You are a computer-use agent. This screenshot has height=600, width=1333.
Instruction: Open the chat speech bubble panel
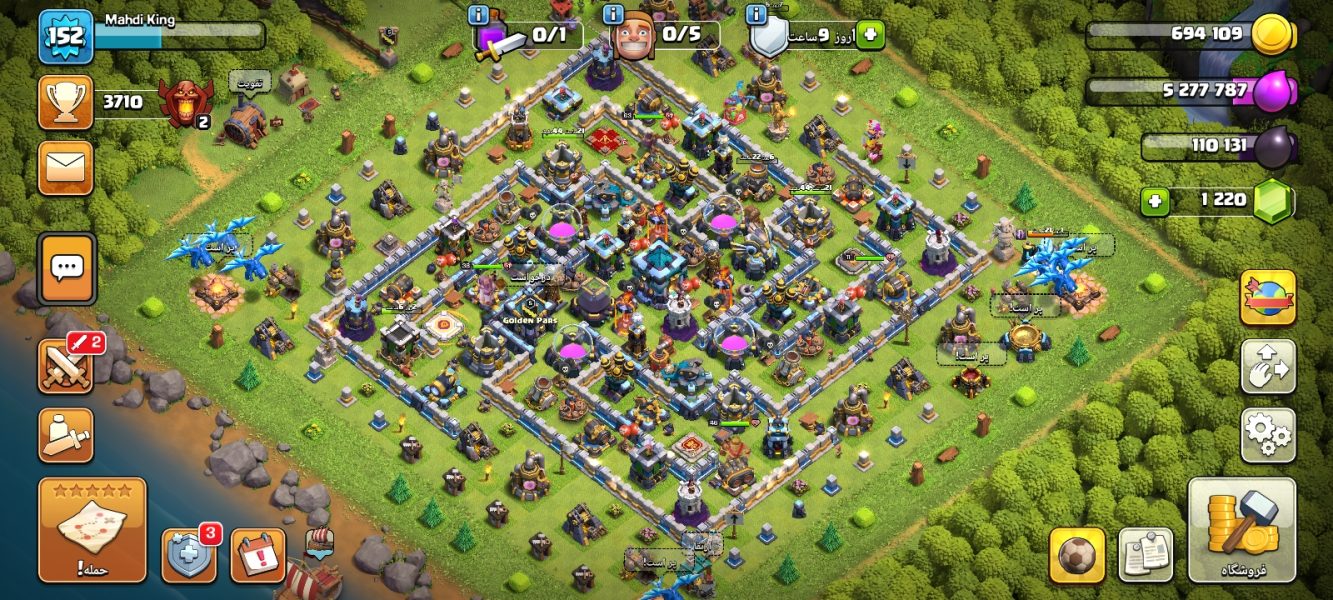tap(67, 268)
